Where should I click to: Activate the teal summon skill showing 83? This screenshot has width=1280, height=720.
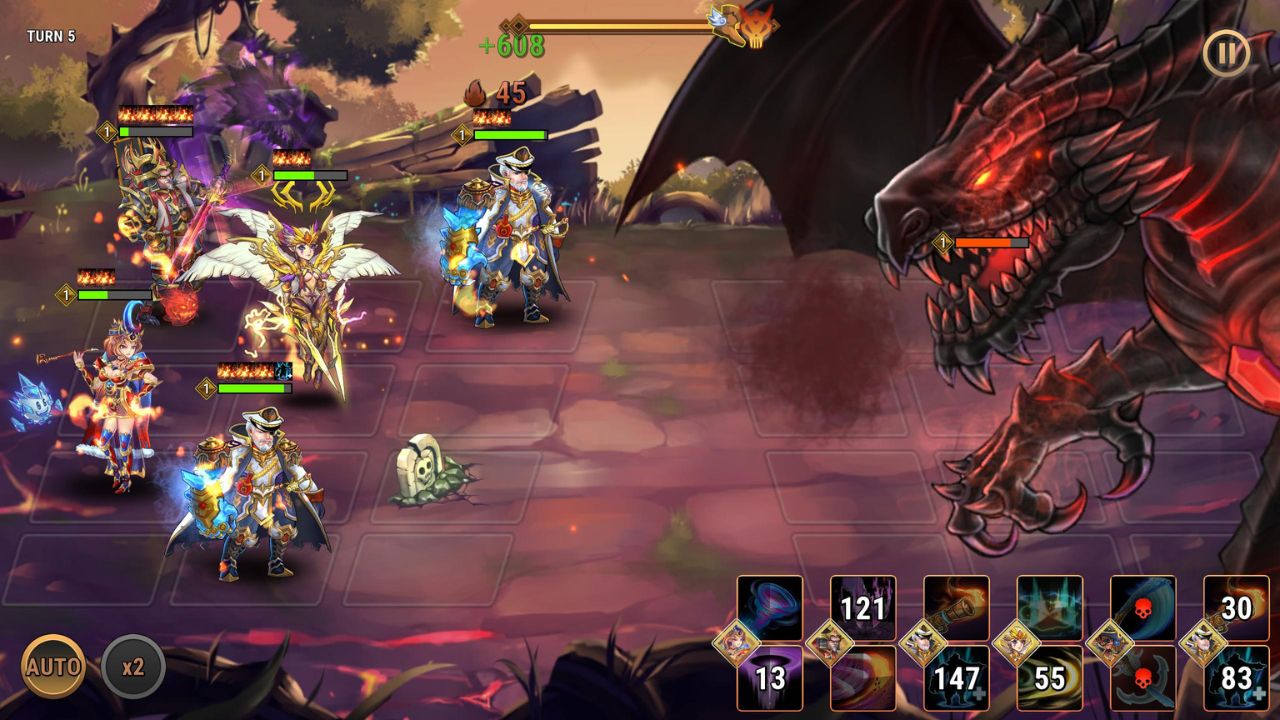coord(1234,683)
